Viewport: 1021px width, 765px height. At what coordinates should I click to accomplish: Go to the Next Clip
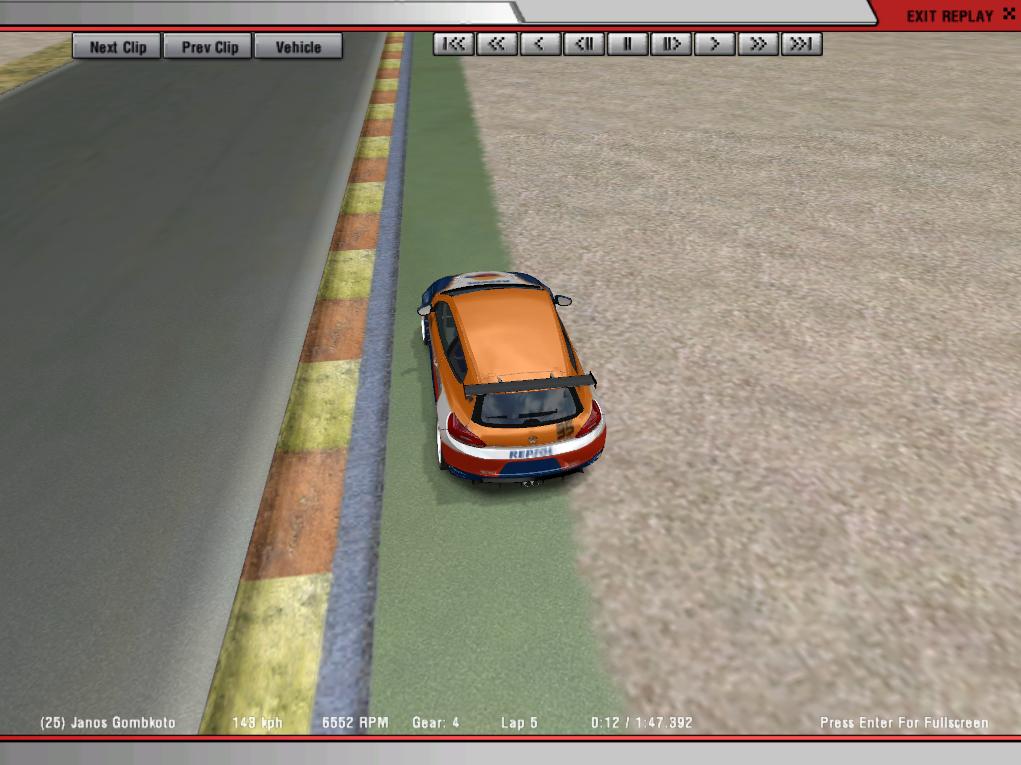click(x=117, y=47)
